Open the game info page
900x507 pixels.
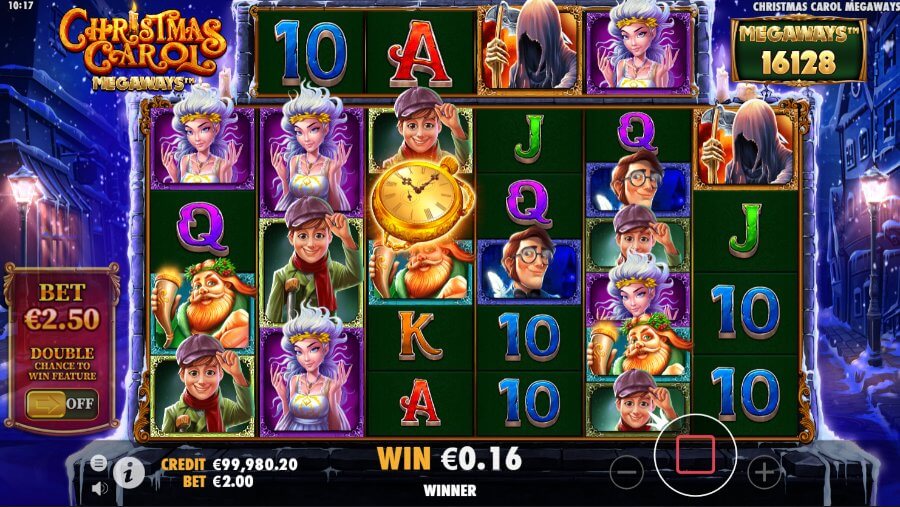tap(128, 471)
